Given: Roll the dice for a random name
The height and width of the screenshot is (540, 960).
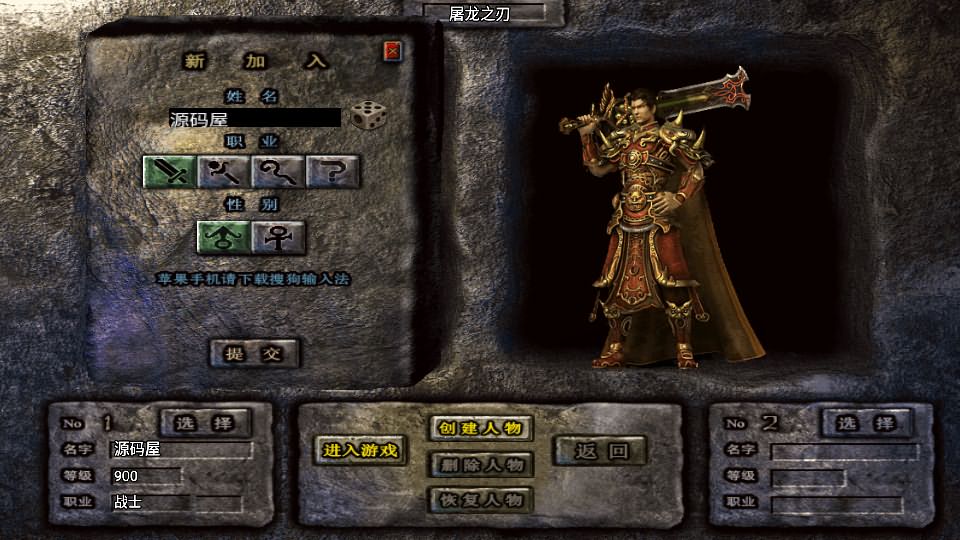Looking at the screenshot, I should (x=365, y=116).
